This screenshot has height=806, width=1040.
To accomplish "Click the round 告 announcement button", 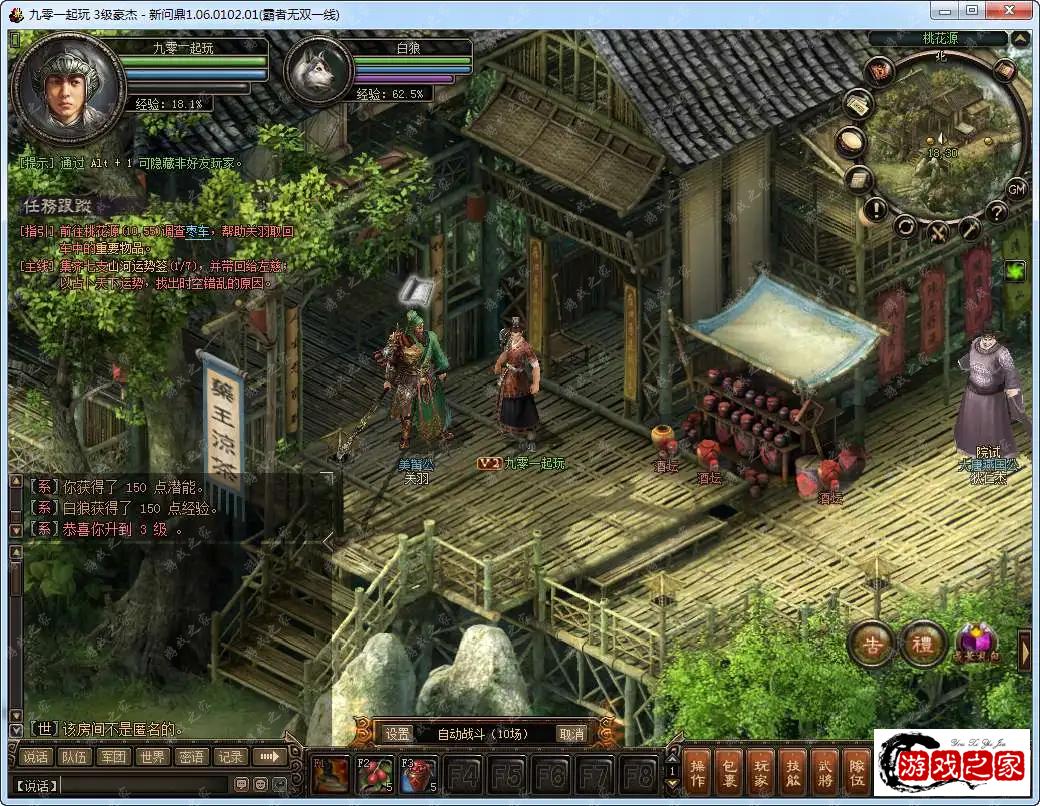I will coord(871,644).
